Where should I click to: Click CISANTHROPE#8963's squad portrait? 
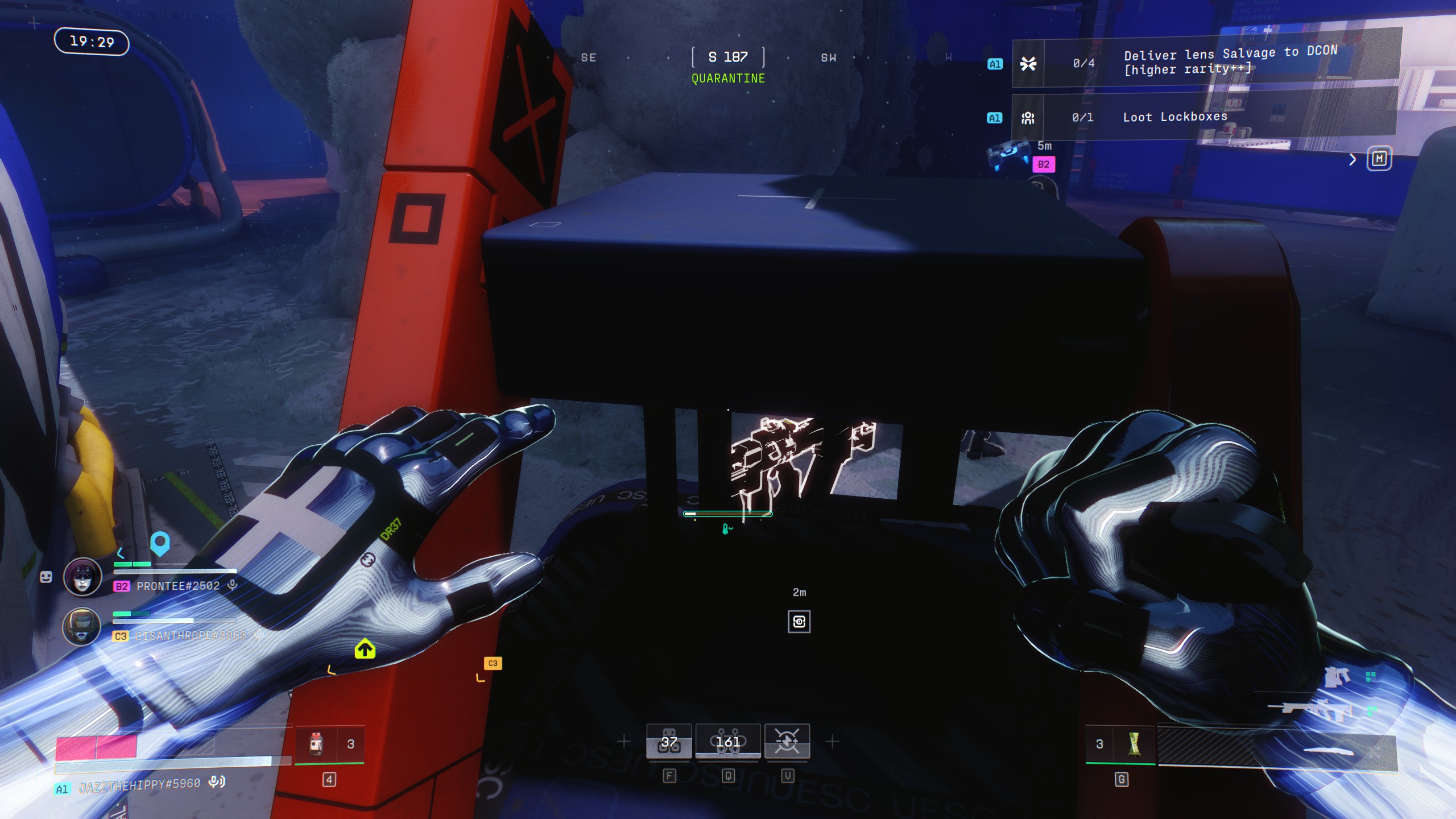(81, 626)
